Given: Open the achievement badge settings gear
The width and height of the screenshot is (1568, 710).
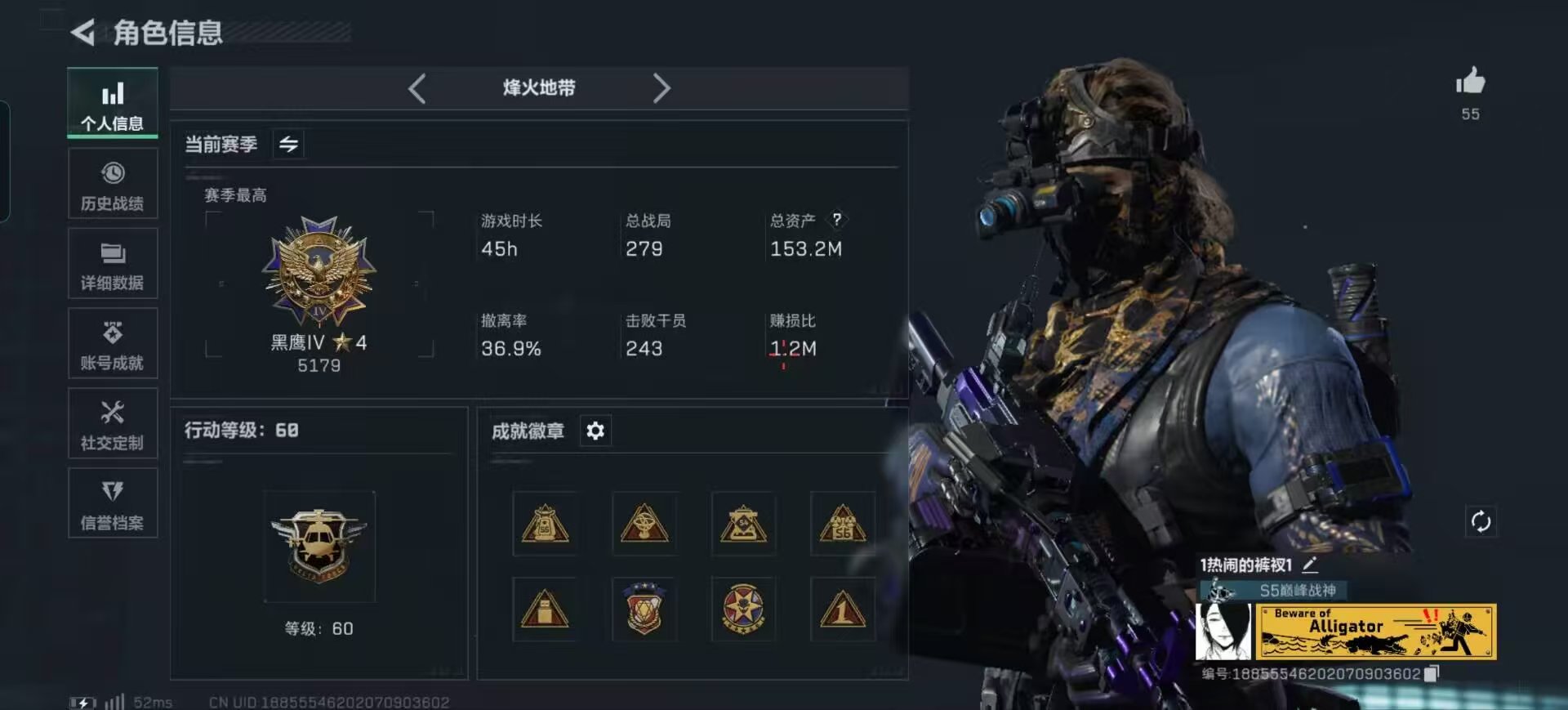Looking at the screenshot, I should (595, 431).
